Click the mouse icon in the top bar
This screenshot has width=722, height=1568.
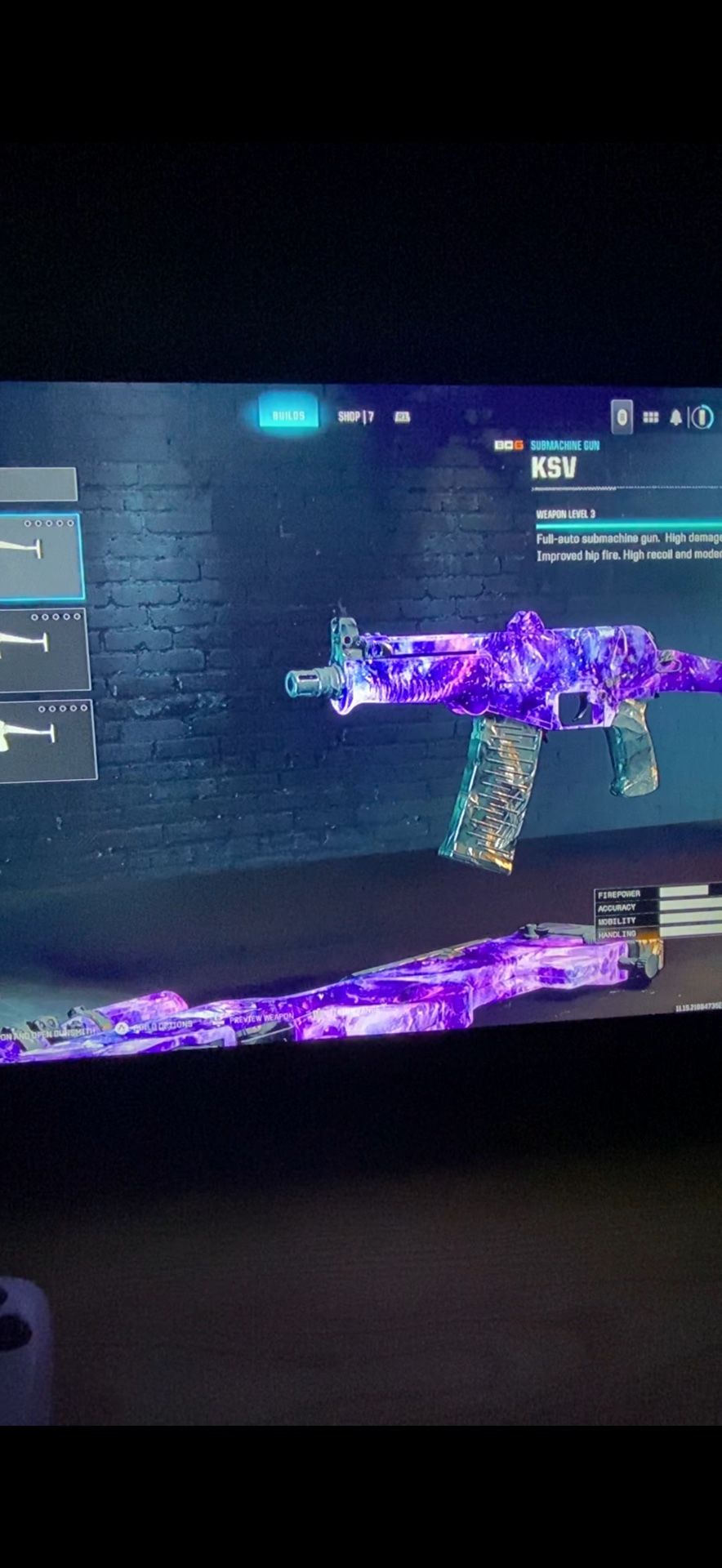[x=622, y=417]
